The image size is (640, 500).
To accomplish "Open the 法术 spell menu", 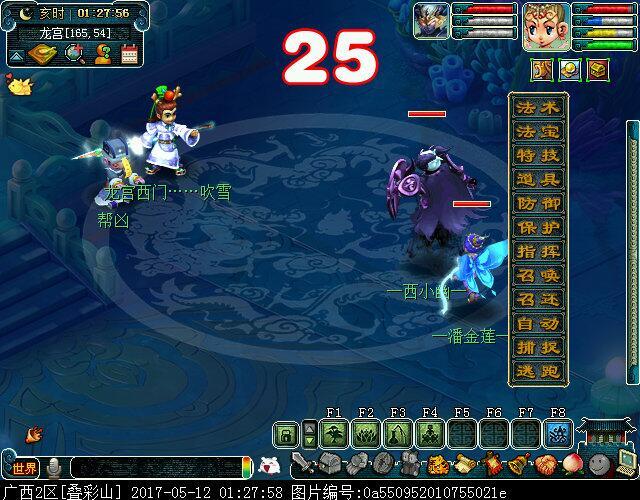I will point(539,108).
